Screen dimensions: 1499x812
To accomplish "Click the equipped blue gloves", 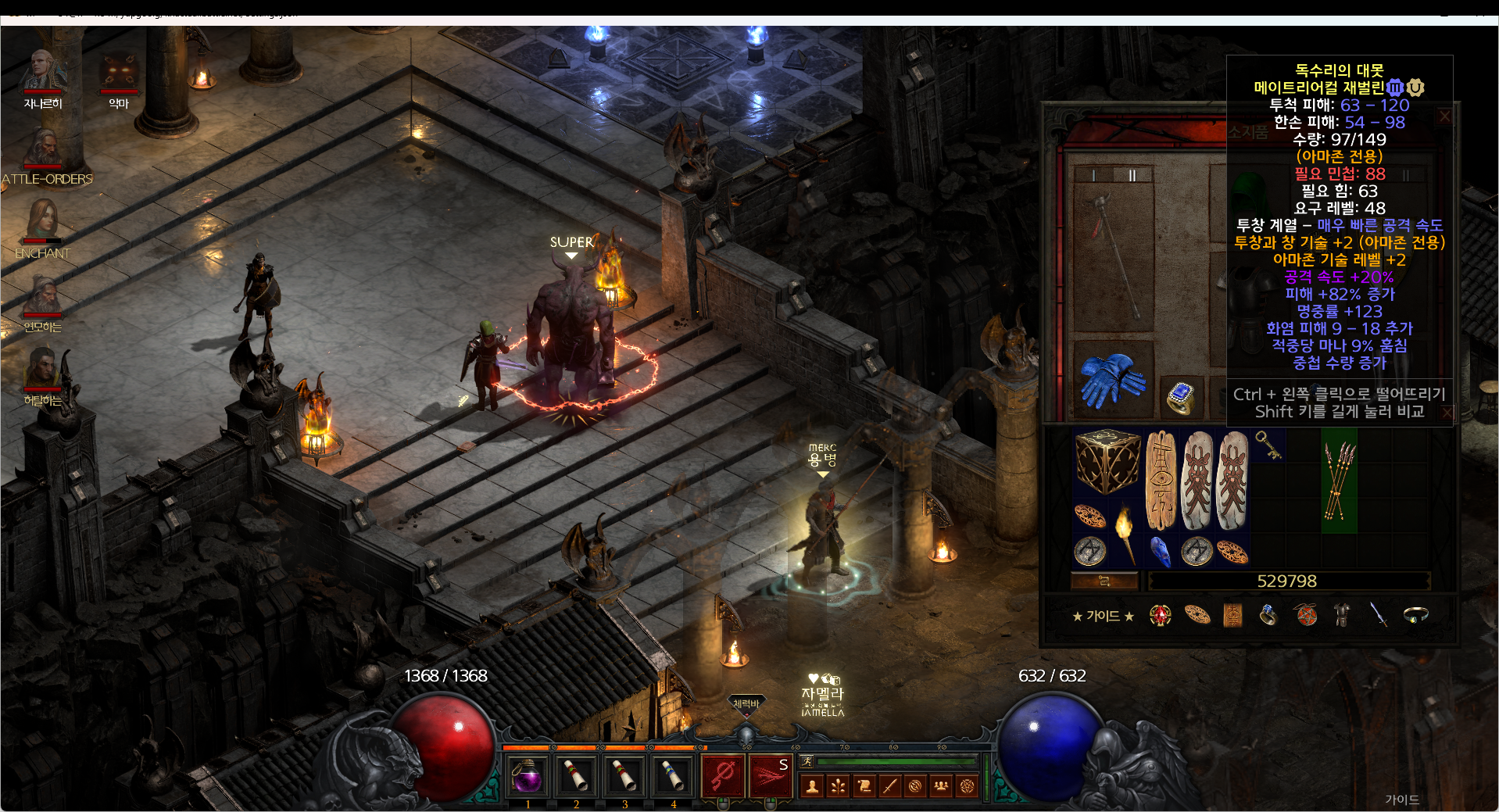I will coord(1112,380).
